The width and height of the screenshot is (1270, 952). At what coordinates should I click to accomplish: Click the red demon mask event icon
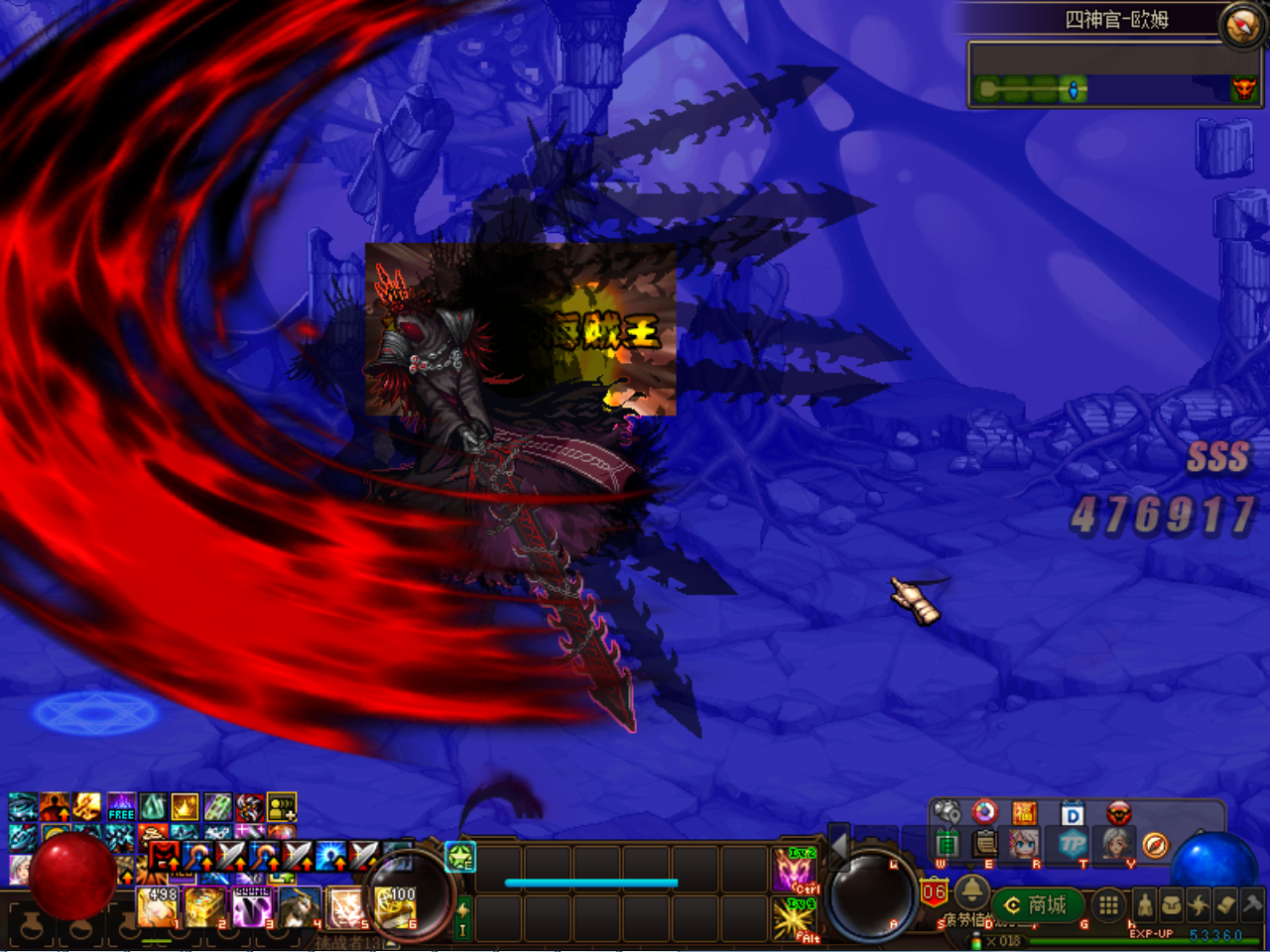1118,812
